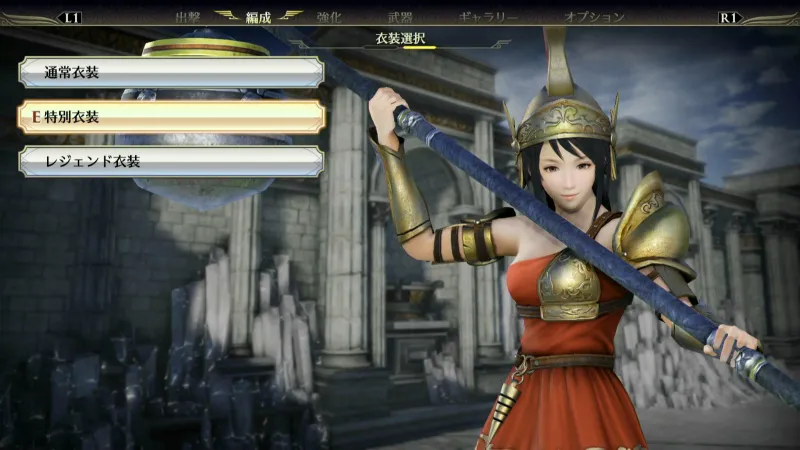Pick the レジェンド衣装 costume option
The width and height of the screenshot is (800, 450).
tap(170, 161)
